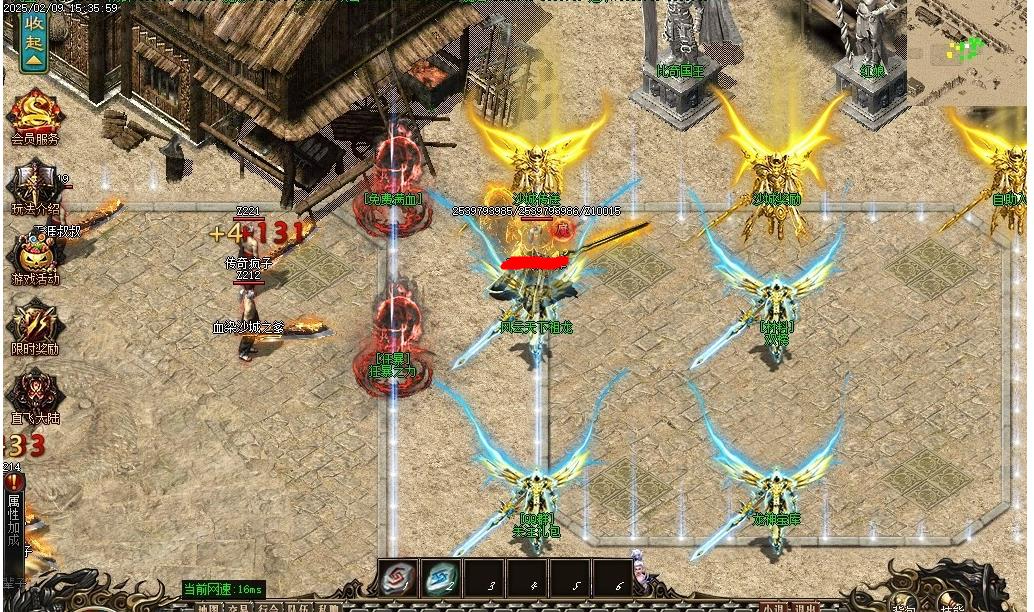This screenshot has width=1034, height=612.
Task: Click the minimap in the corner
Action: [968, 52]
